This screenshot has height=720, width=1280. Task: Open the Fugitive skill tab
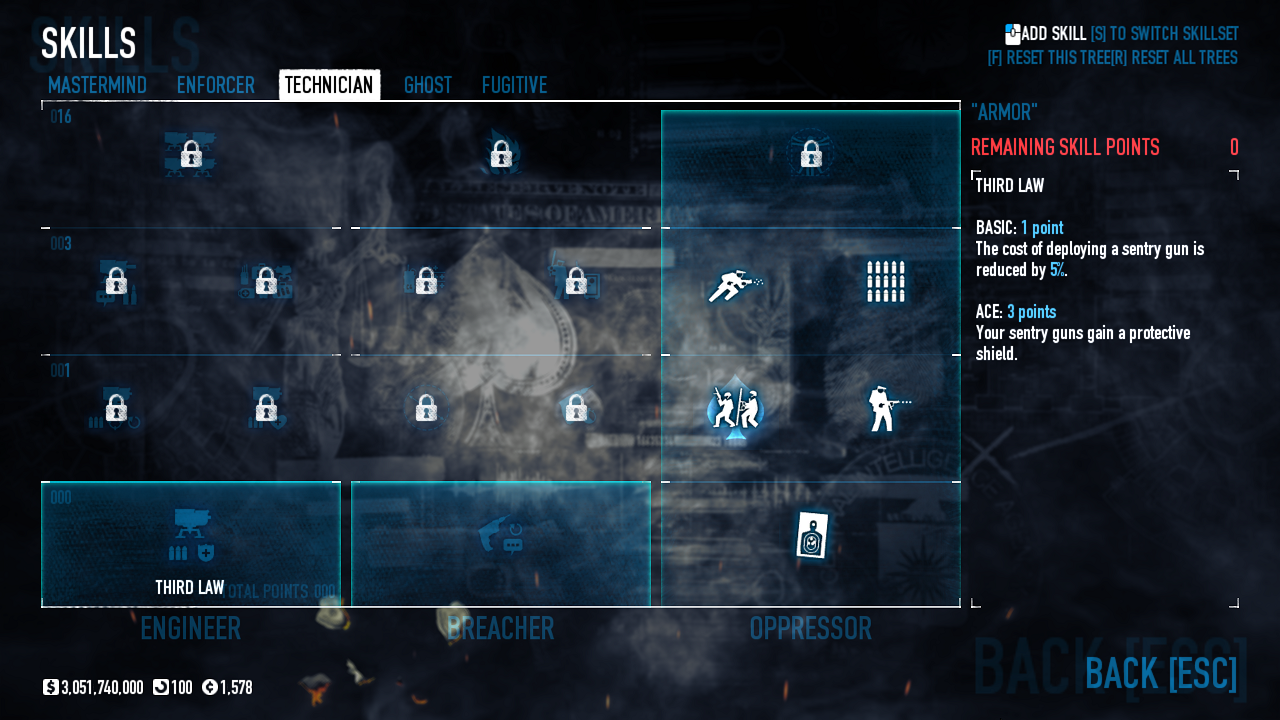pos(514,85)
